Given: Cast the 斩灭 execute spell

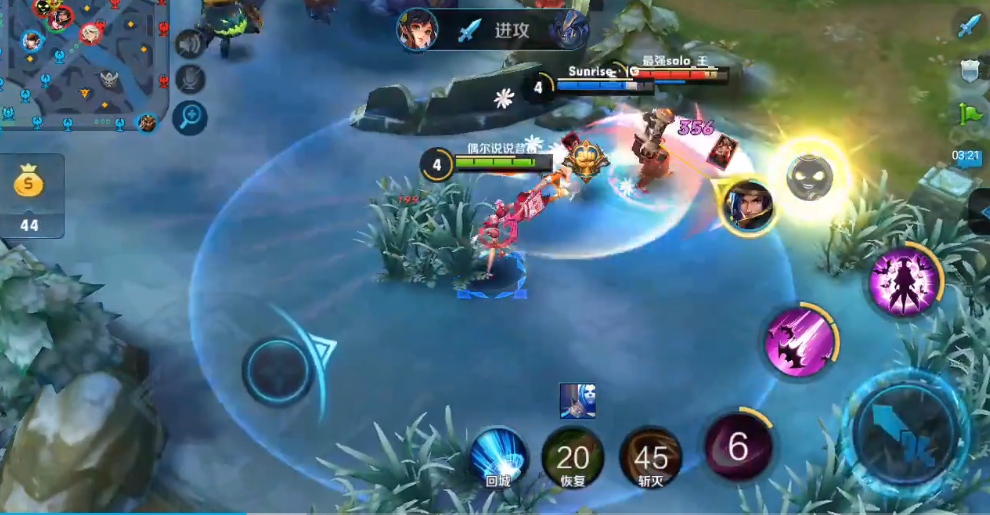Looking at the screenshot, I should 651,458.
